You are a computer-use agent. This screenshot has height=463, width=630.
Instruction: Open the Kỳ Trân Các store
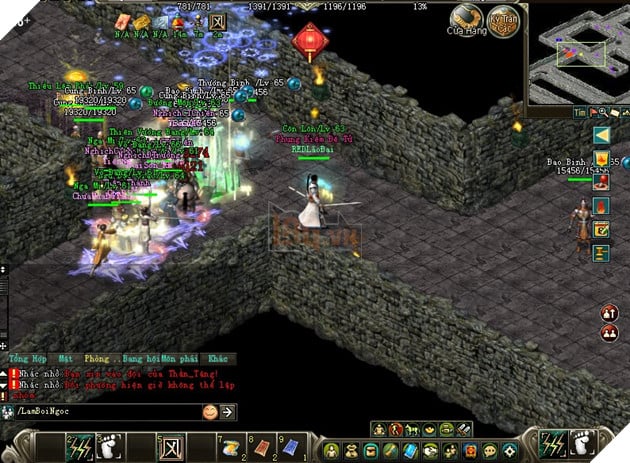tap(506, 18)
